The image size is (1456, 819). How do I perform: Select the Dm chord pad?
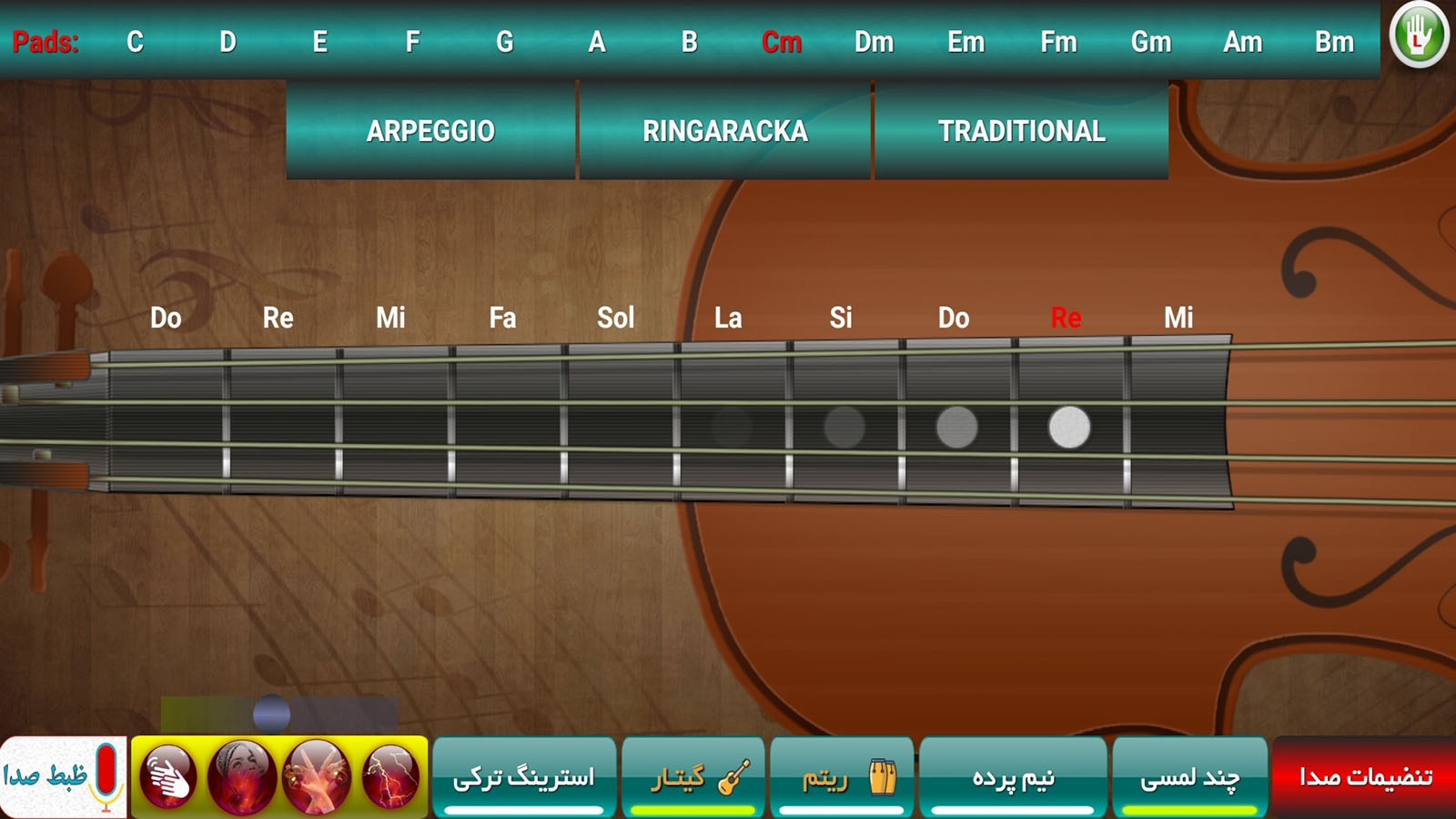pos(875,41)
